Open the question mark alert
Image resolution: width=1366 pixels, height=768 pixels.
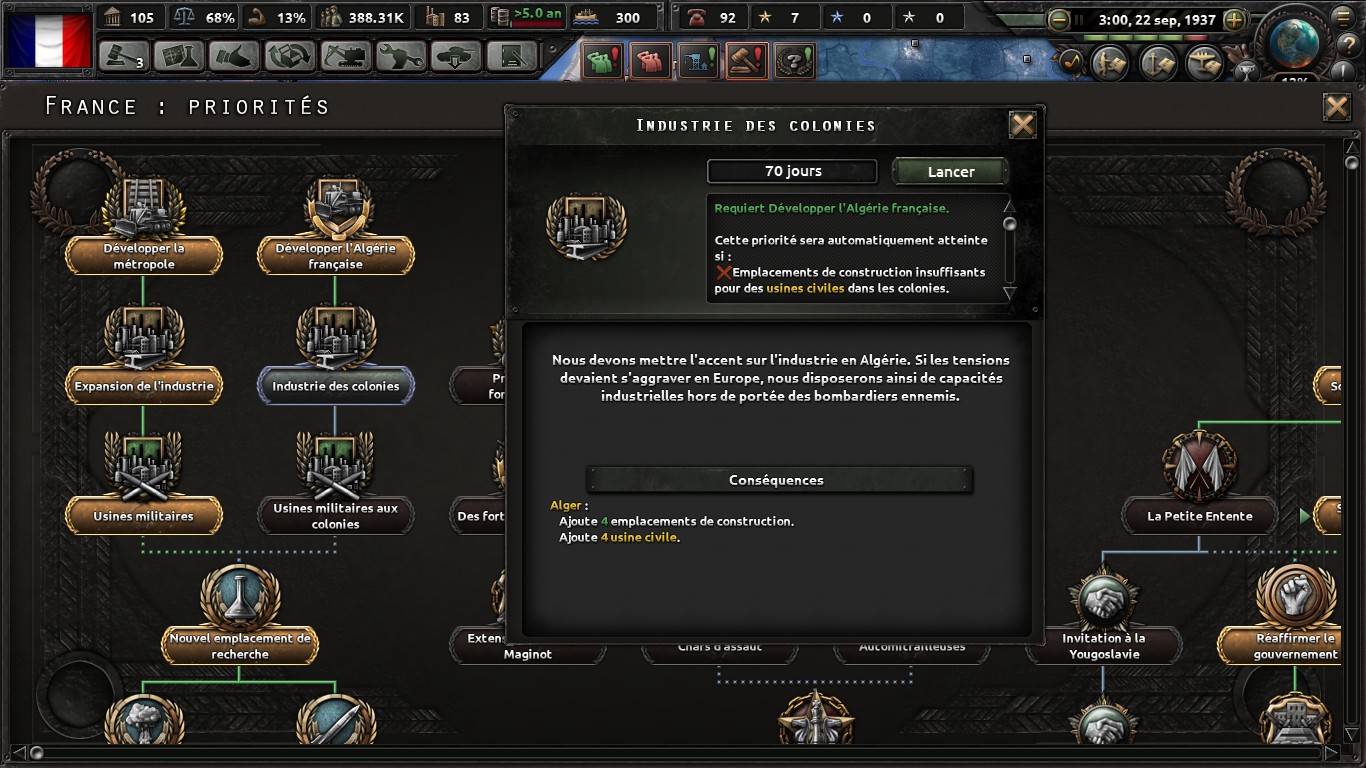click(x=795, y=61)
